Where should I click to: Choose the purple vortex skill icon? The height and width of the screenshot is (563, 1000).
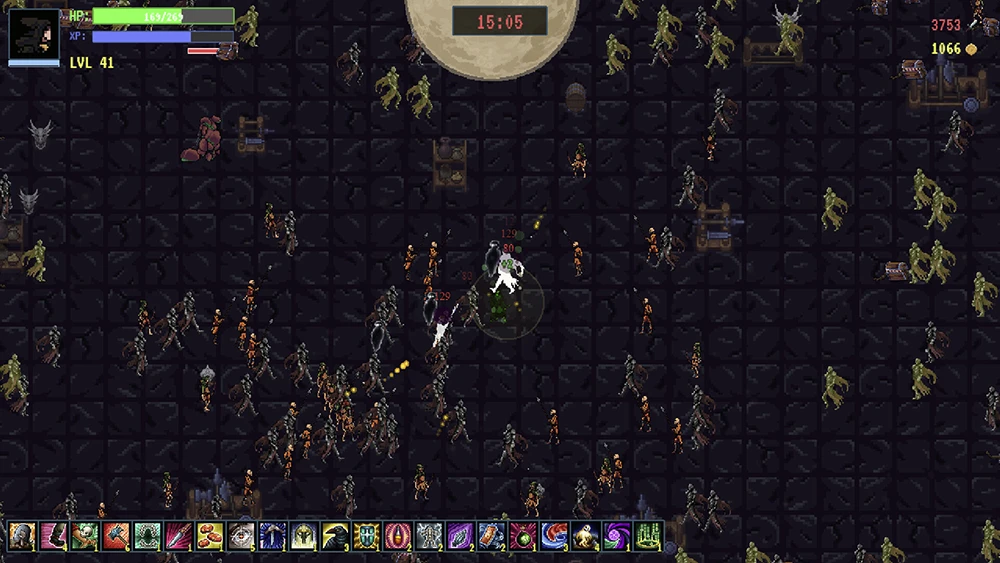tap(617, 536)
